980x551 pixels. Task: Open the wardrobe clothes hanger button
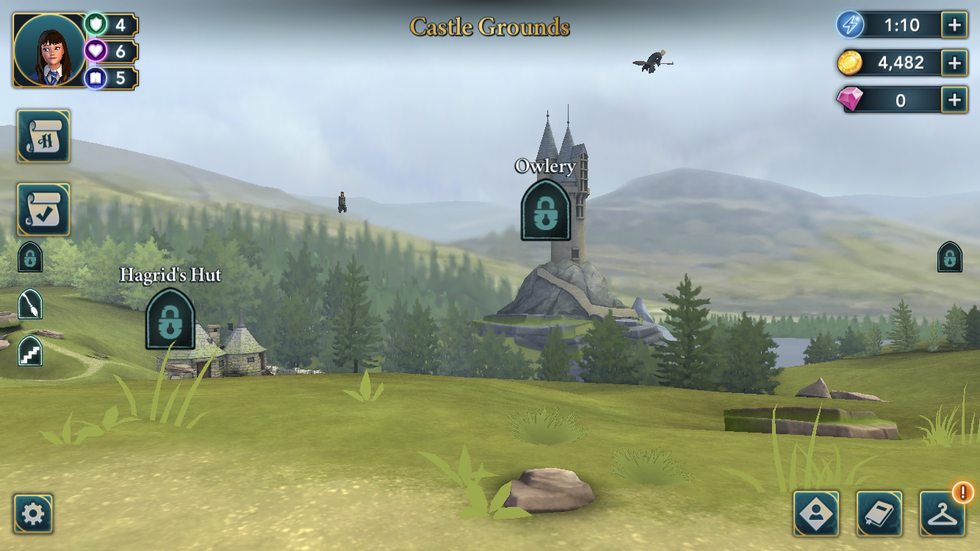941,514
